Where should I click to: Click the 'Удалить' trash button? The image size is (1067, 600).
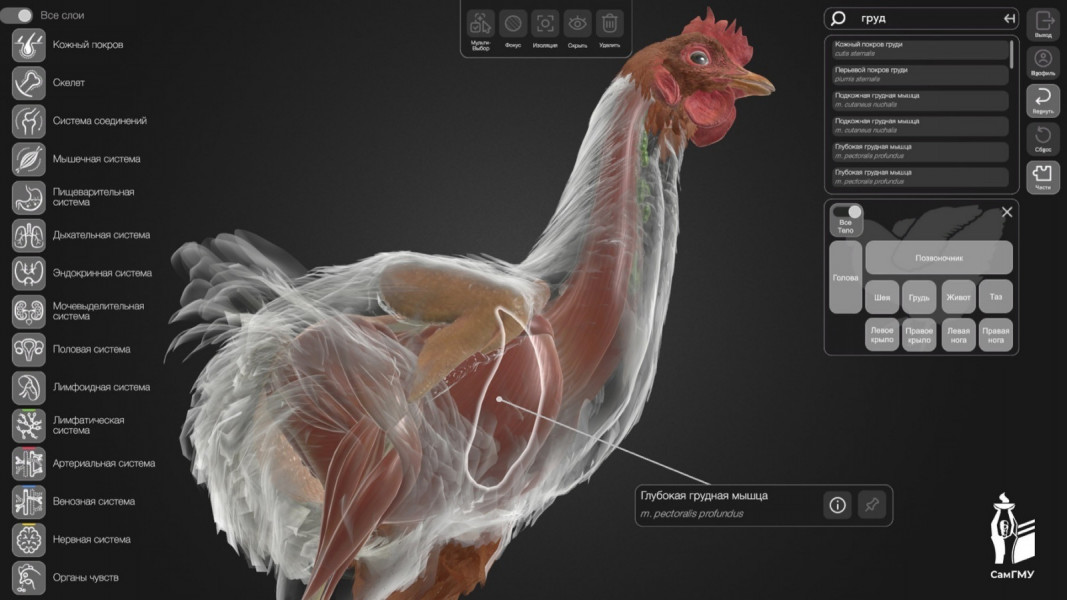tap(609, 24)
